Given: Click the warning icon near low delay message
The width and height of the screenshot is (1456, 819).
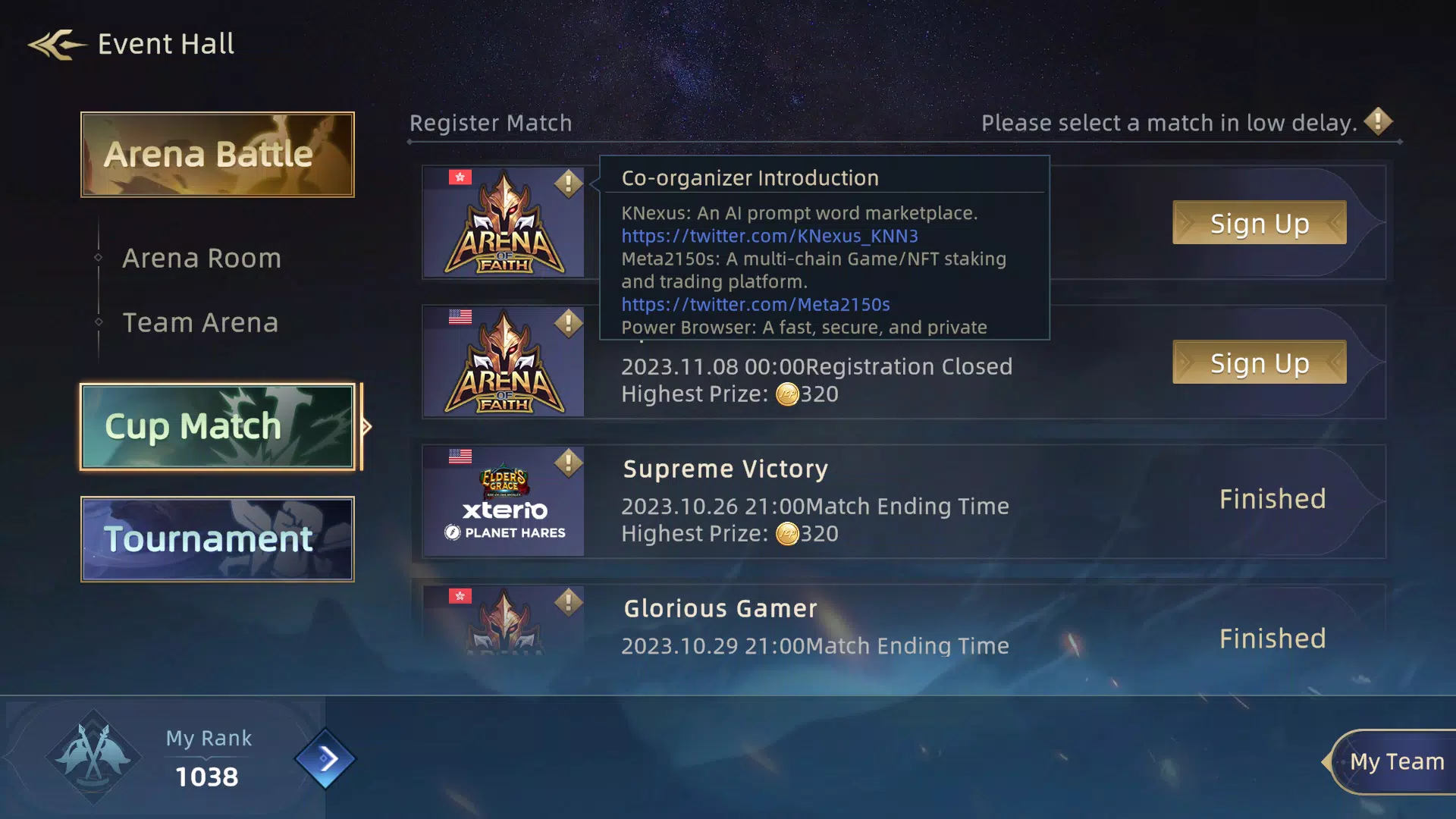Looking at the screenshot, I should click(1378, 121).
